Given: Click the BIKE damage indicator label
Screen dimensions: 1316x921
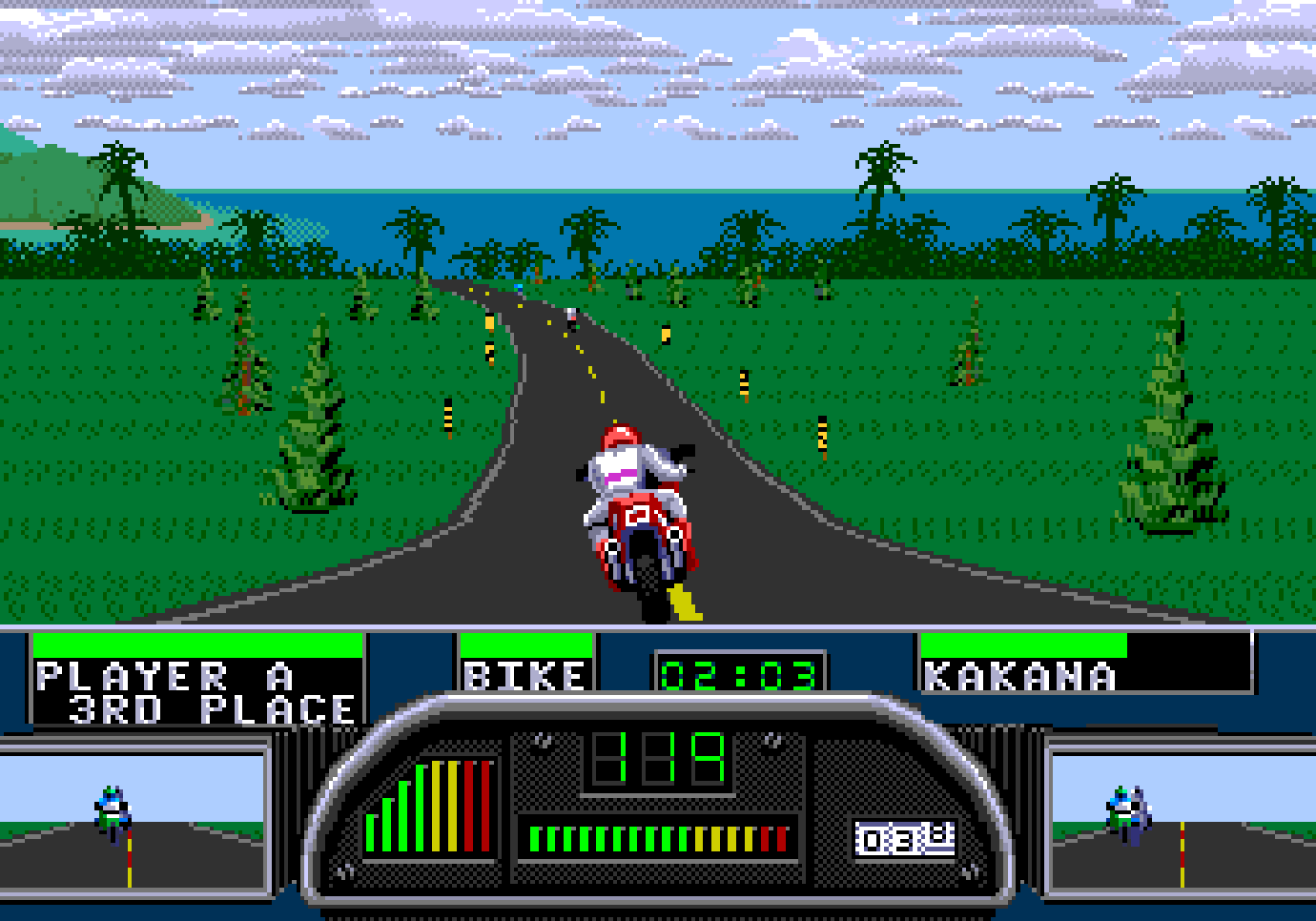Looking at the screenshot, I should click(x=523, y=677).
